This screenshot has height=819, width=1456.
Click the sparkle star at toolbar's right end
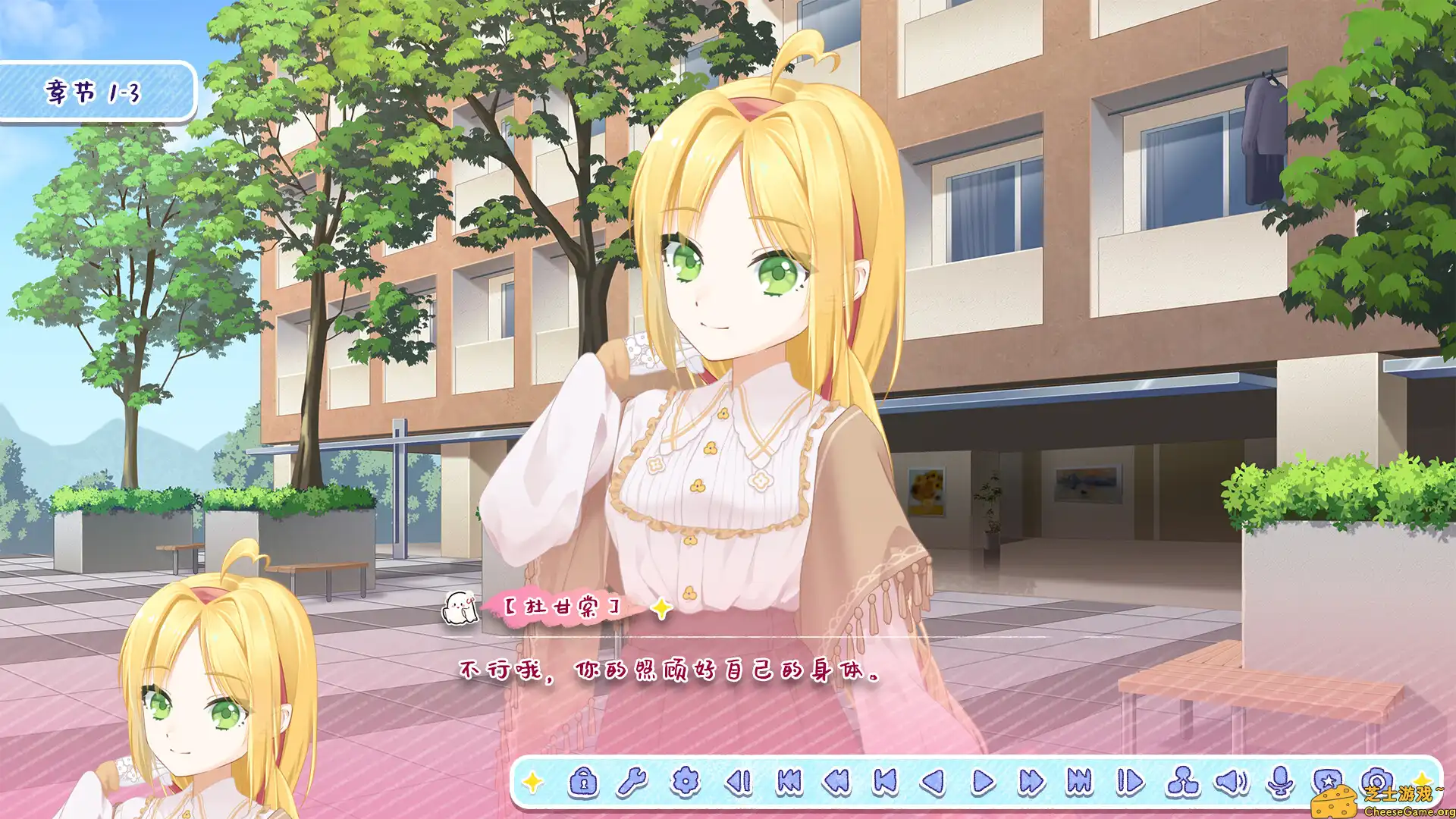pos(1422,777)
